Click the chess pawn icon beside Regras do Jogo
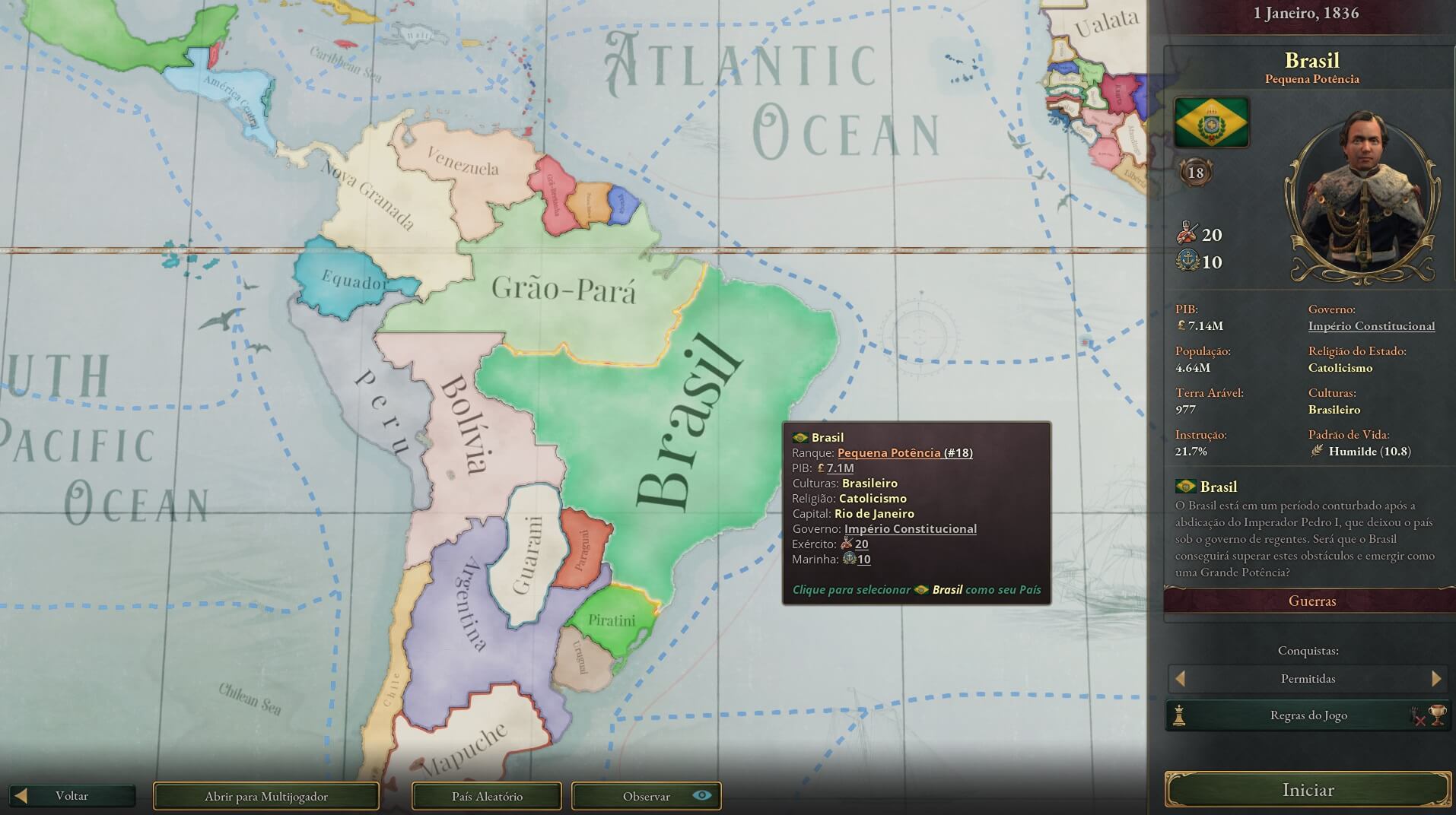Screen dimensions: 1456x815 point(1179,715)
